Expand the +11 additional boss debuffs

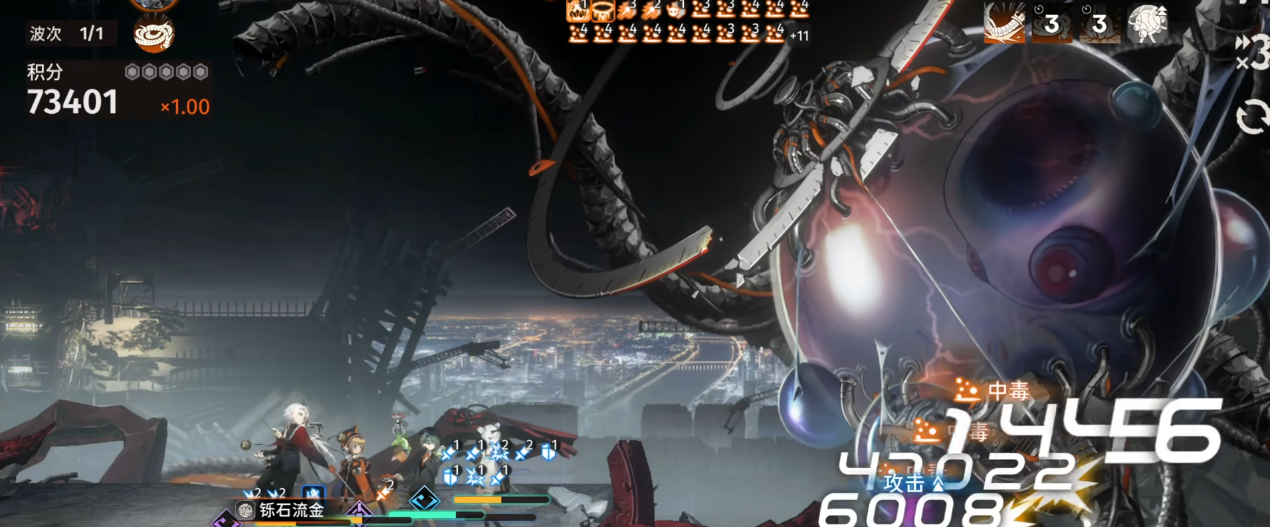point(799,36)
